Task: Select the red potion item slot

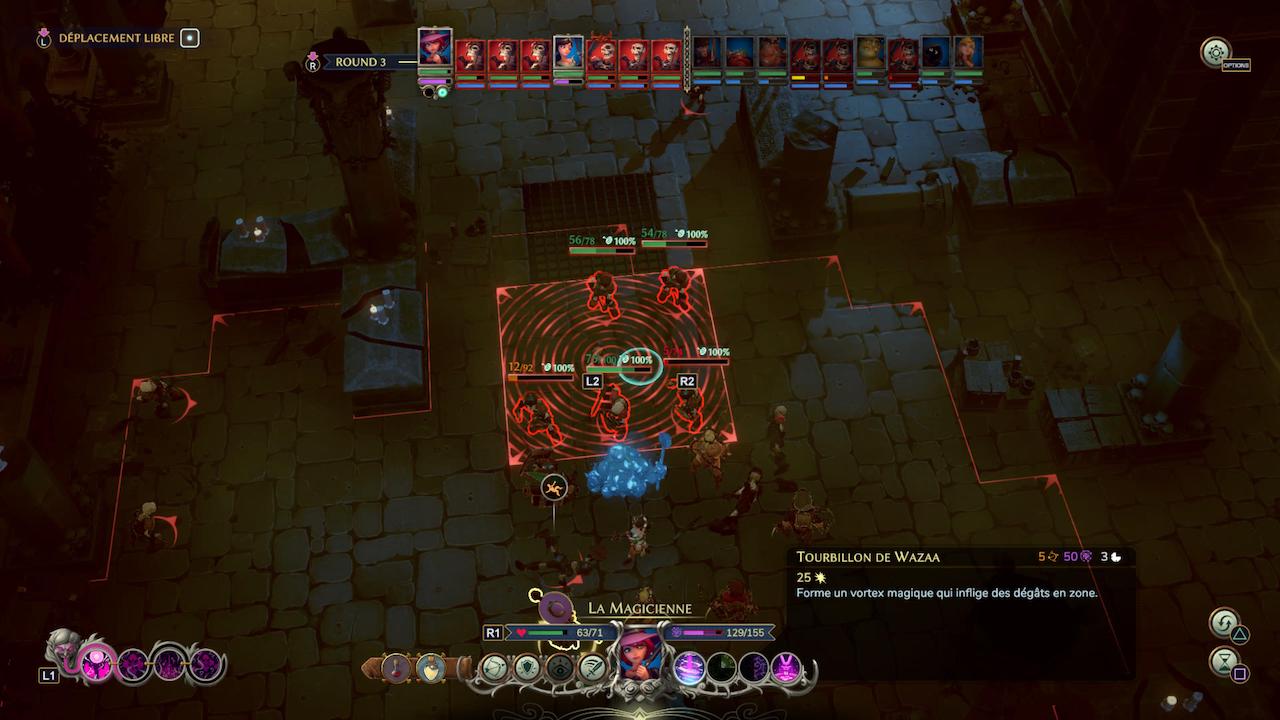Action: (397, 667)
